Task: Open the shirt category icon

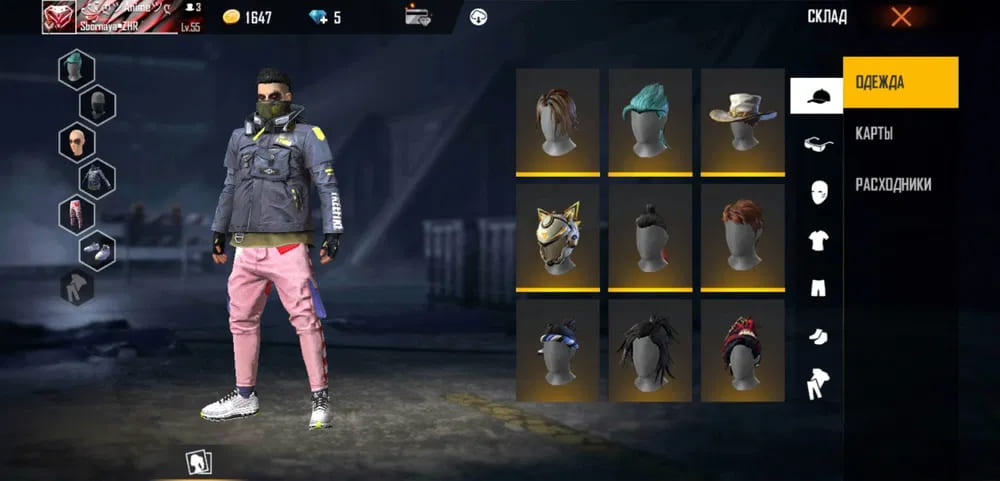Action: (817, 240)
